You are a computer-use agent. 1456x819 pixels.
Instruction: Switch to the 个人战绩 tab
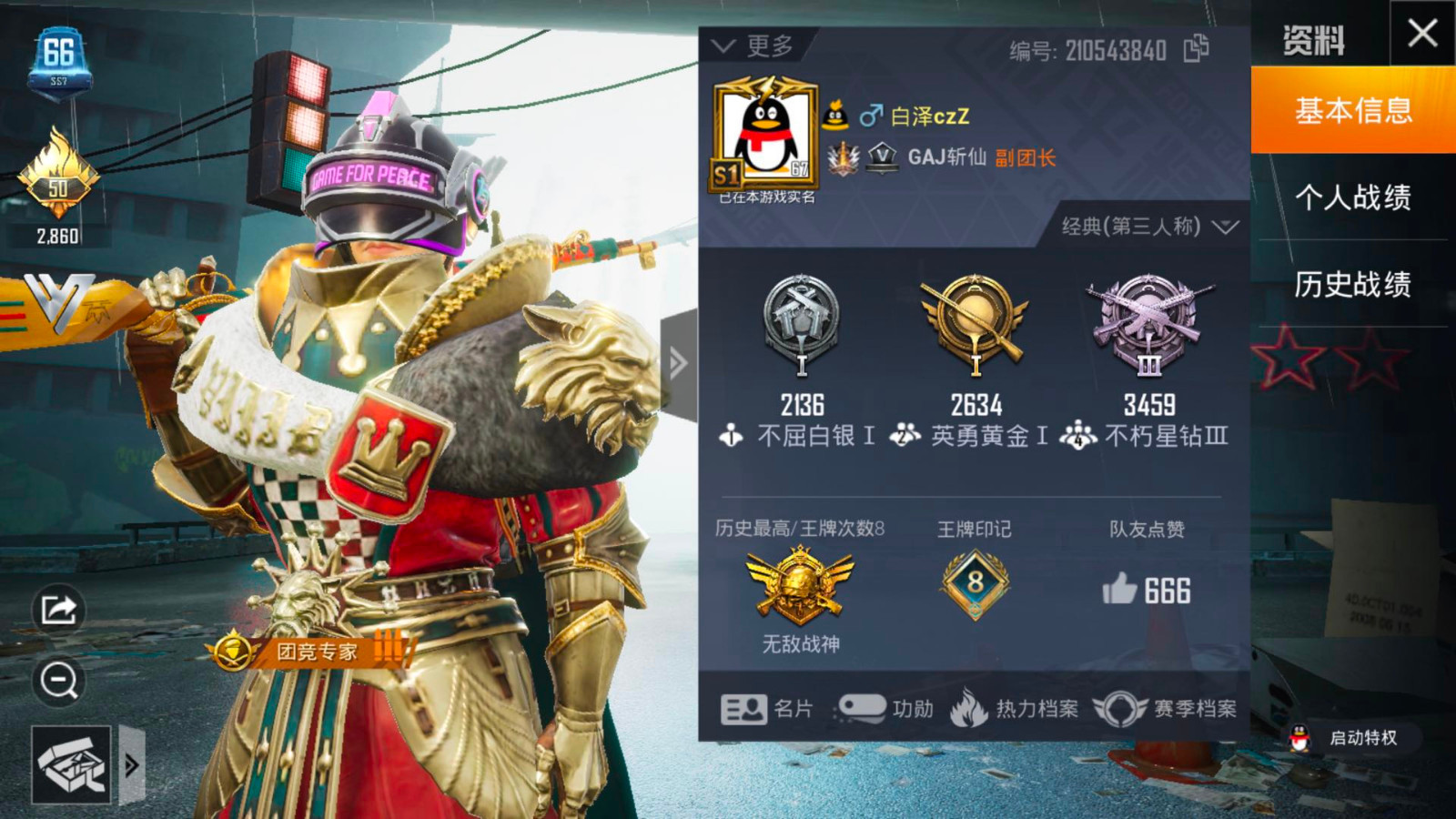tap(1353, 200)
